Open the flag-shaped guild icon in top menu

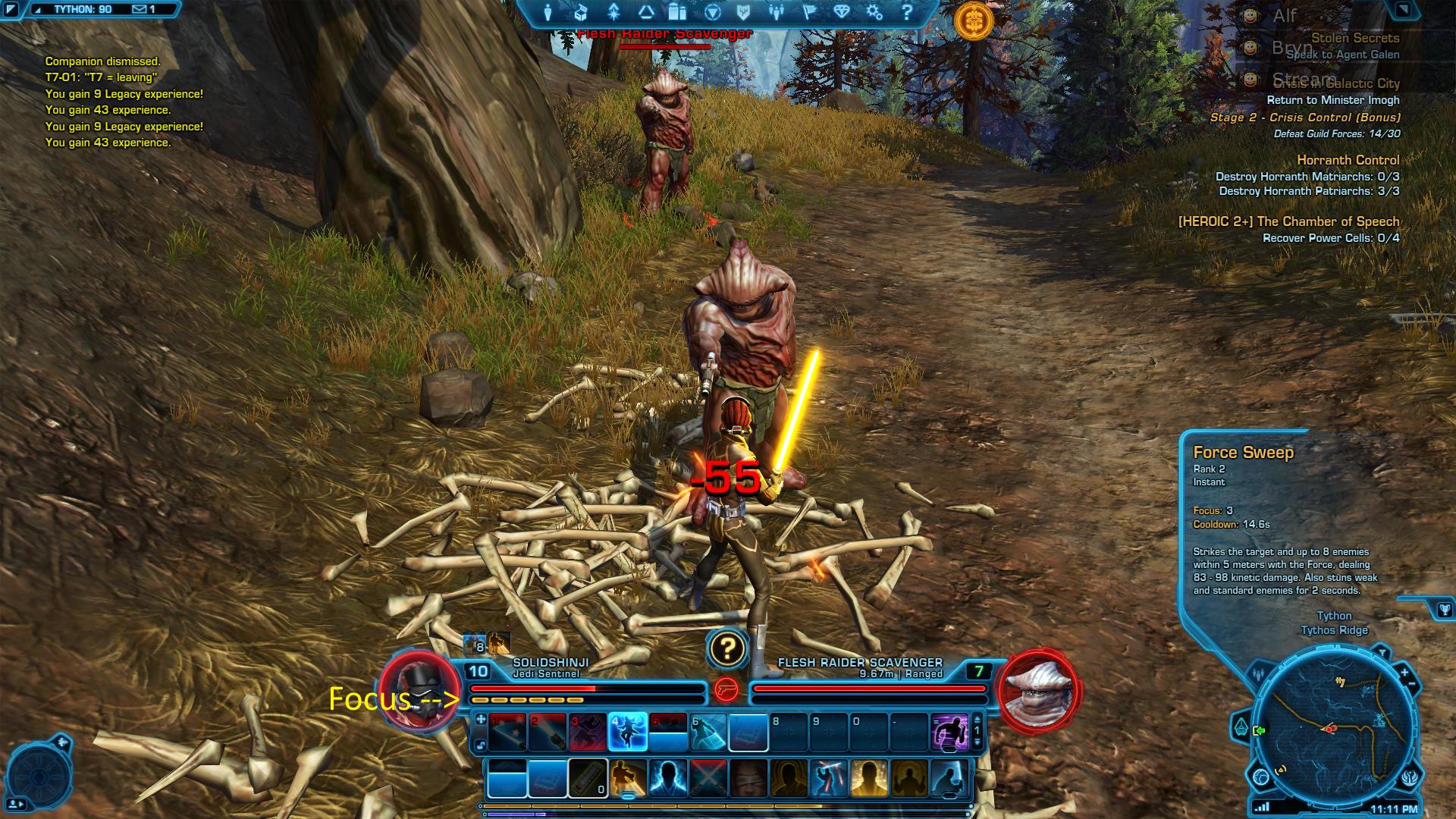click(x=809, y=13)
